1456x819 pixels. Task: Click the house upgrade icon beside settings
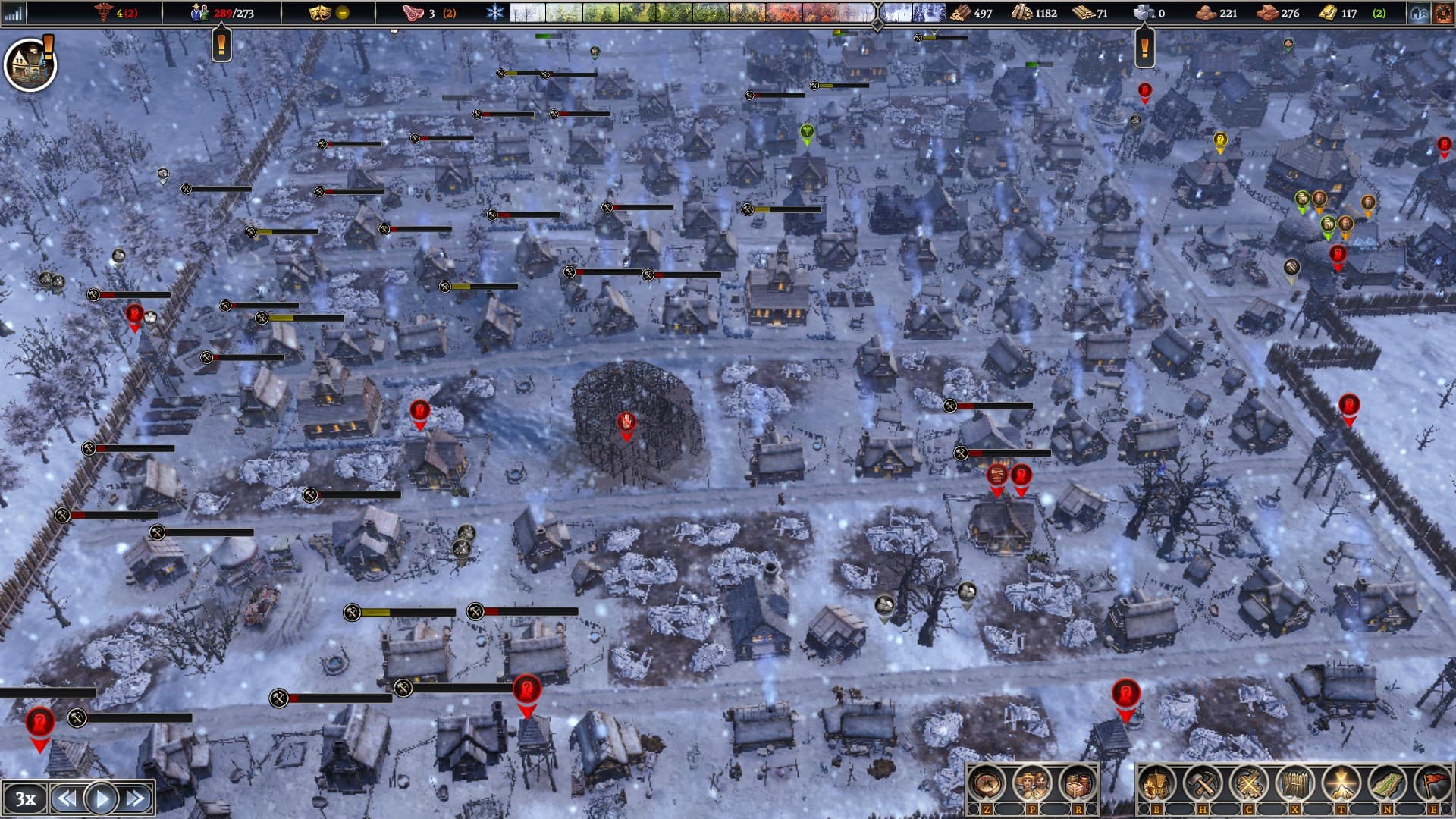tap(1419, 13)
